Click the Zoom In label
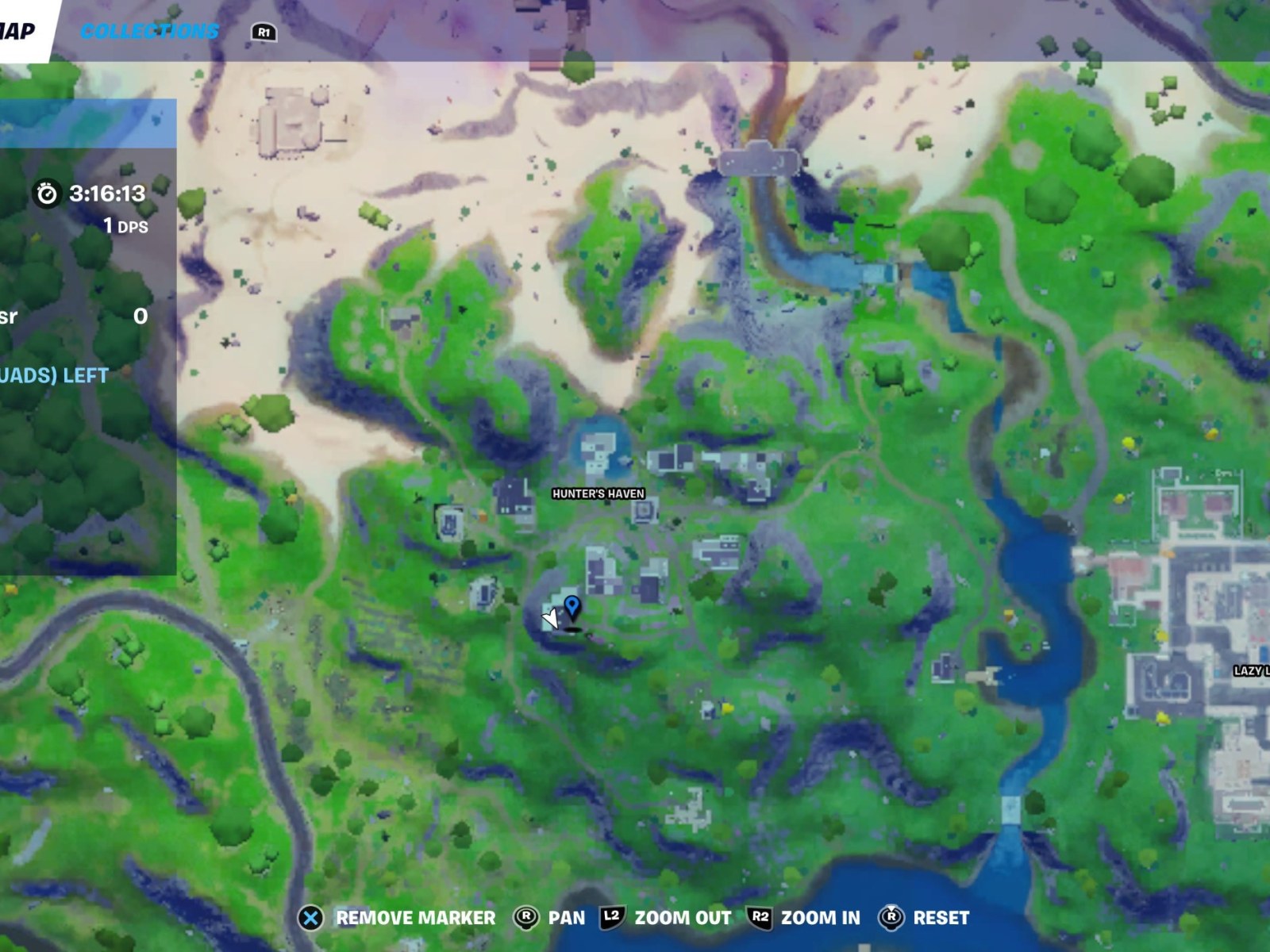Viewport: 1270px width, 952px height. point(819,918)
